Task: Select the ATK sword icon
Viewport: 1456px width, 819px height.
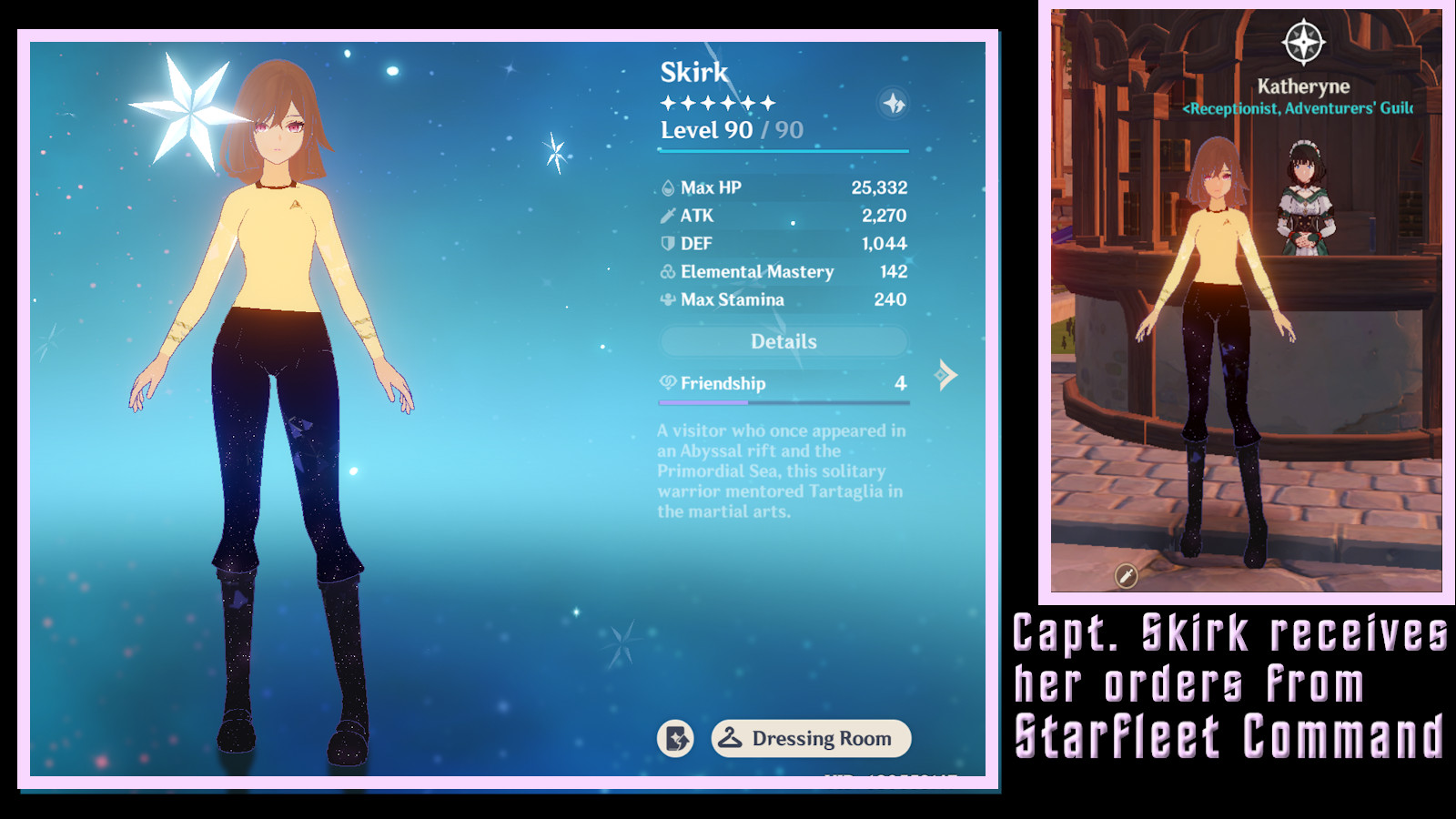Action: click(670, 215)
